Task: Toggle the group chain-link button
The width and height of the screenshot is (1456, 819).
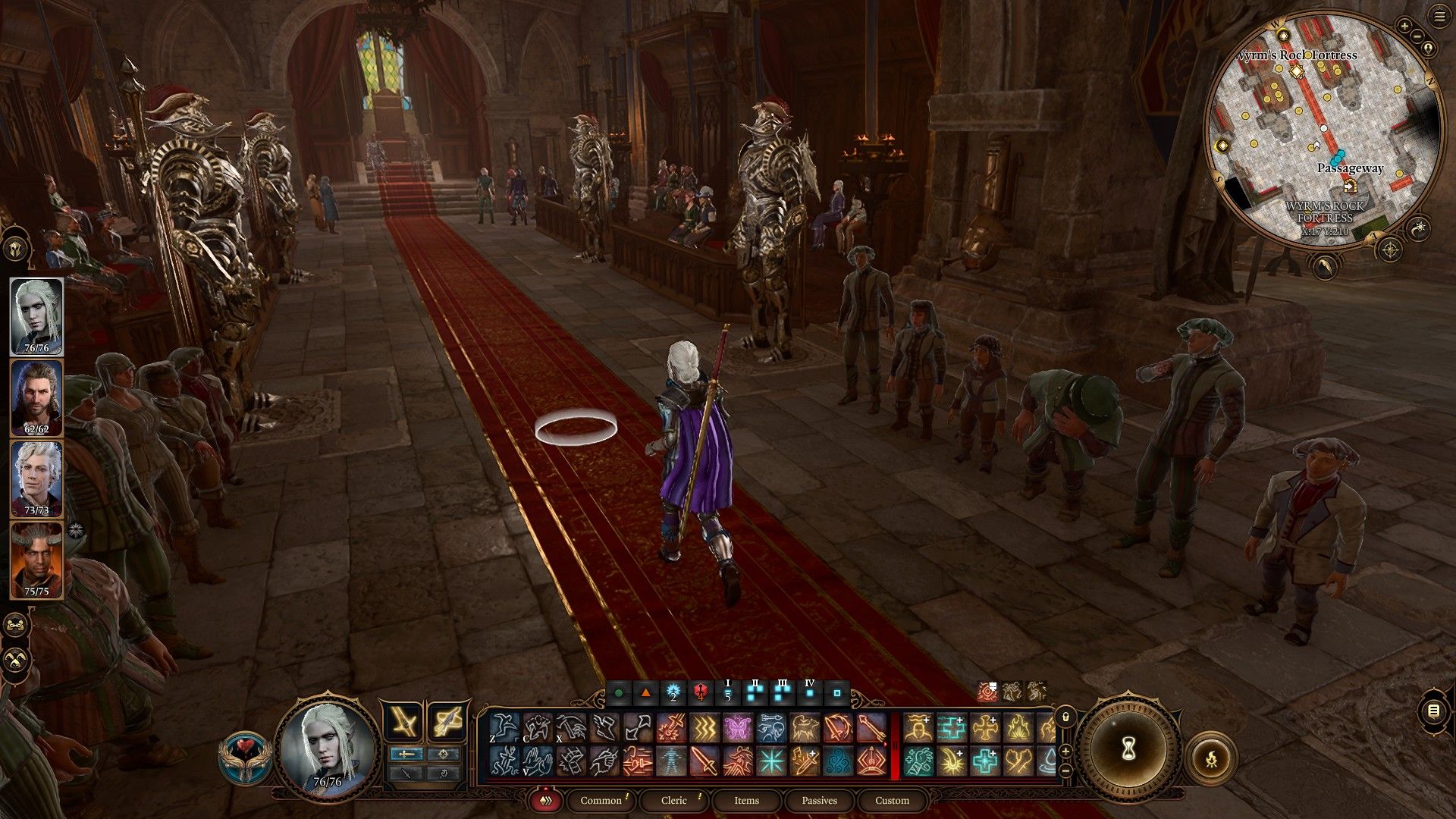Action: (16, 625)
